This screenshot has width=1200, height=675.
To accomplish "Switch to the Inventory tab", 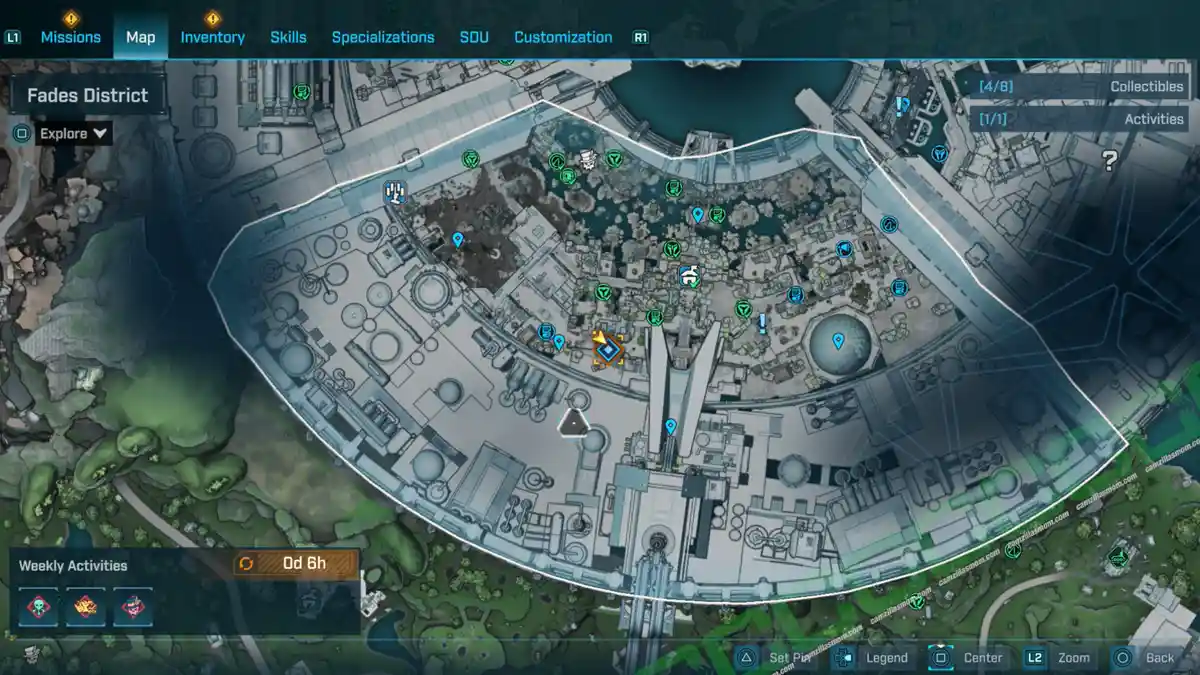I will coord(212,37).
